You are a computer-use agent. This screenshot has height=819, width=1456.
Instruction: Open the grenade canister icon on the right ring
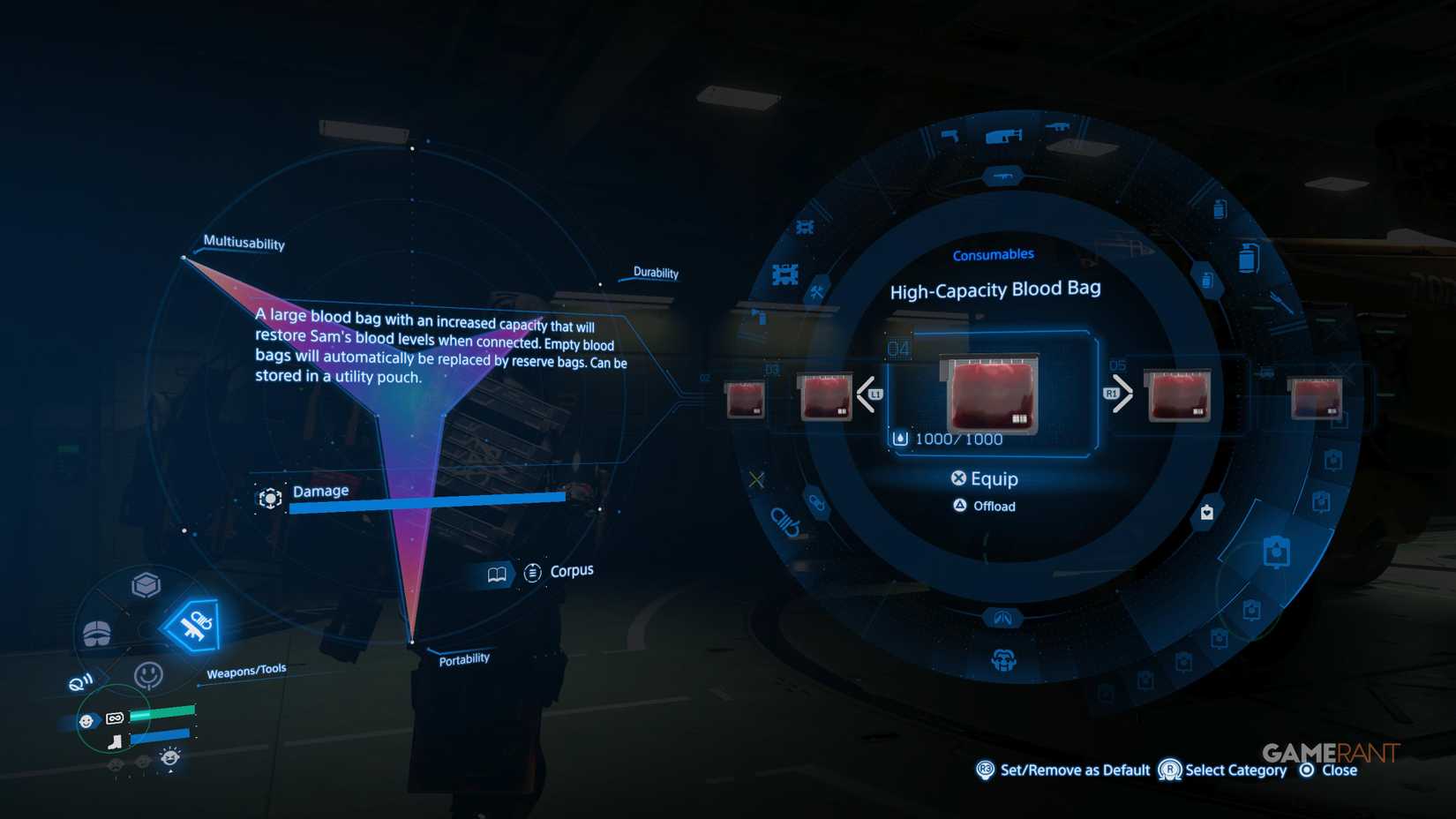[1247, 256]
